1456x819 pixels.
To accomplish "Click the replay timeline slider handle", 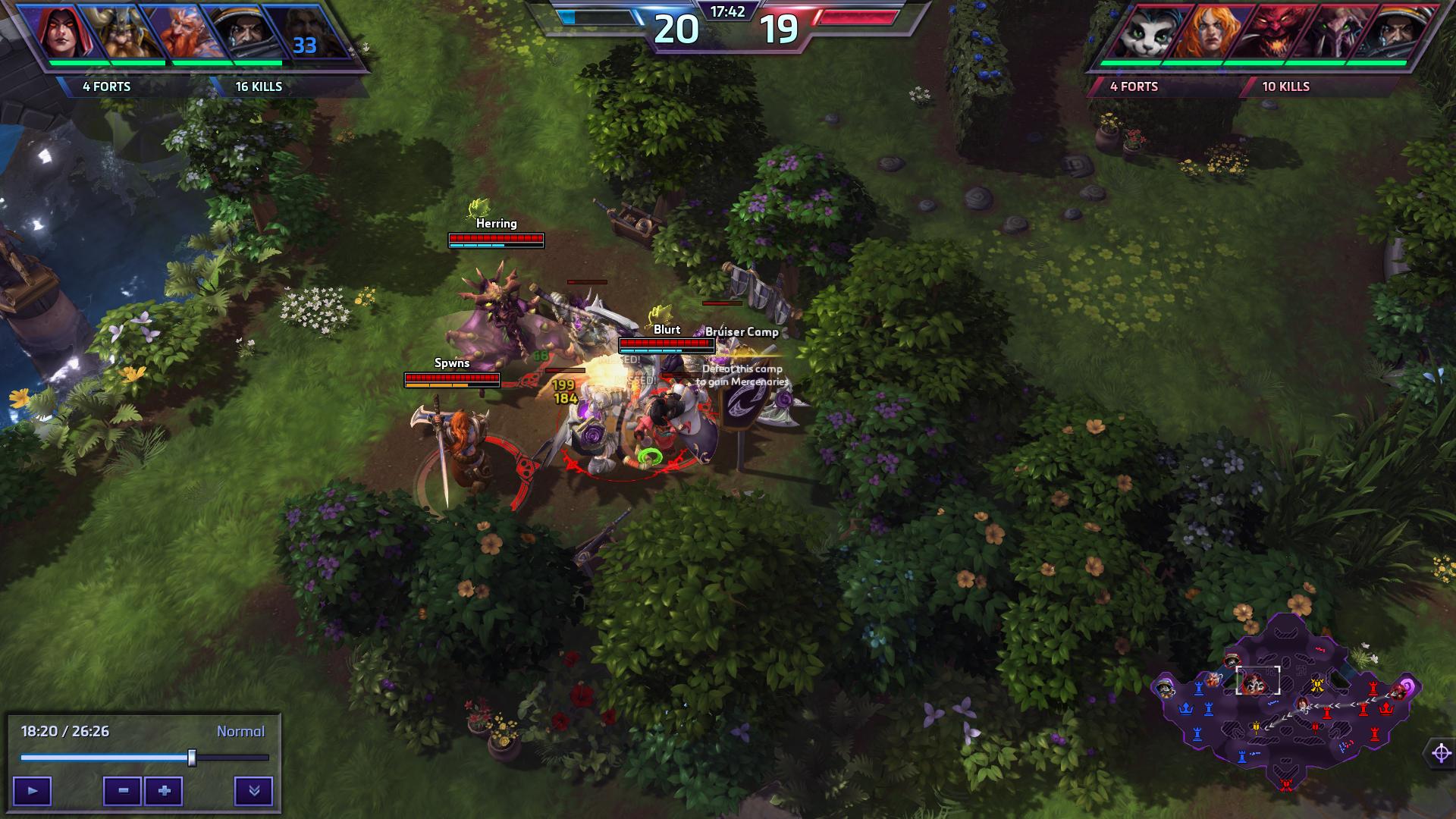I will click(192, 758).
